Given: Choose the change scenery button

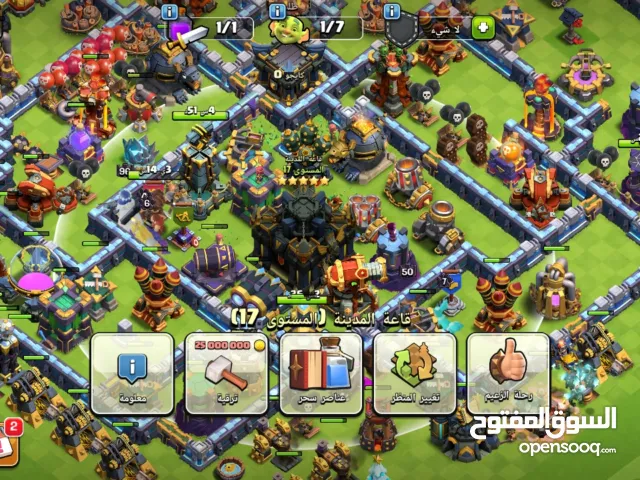Looking at the screenshot, I should 415,372.
